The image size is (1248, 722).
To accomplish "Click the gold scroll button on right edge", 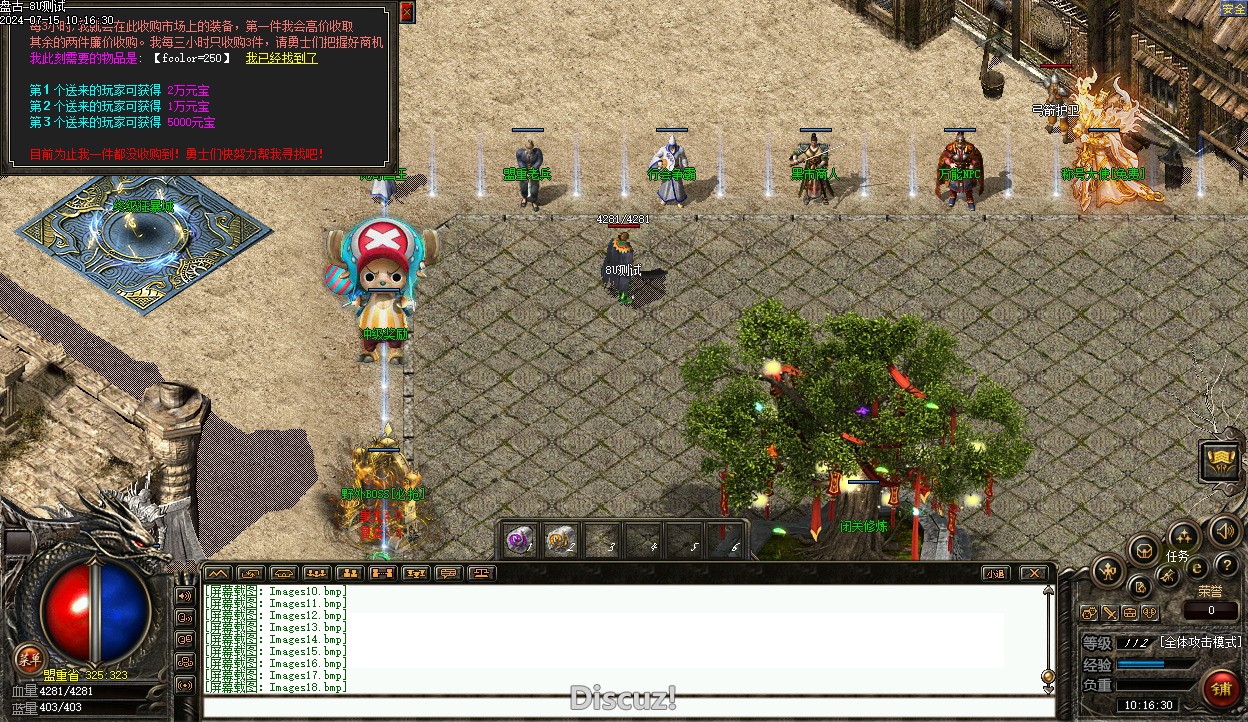I will (x=1221, y=461).
